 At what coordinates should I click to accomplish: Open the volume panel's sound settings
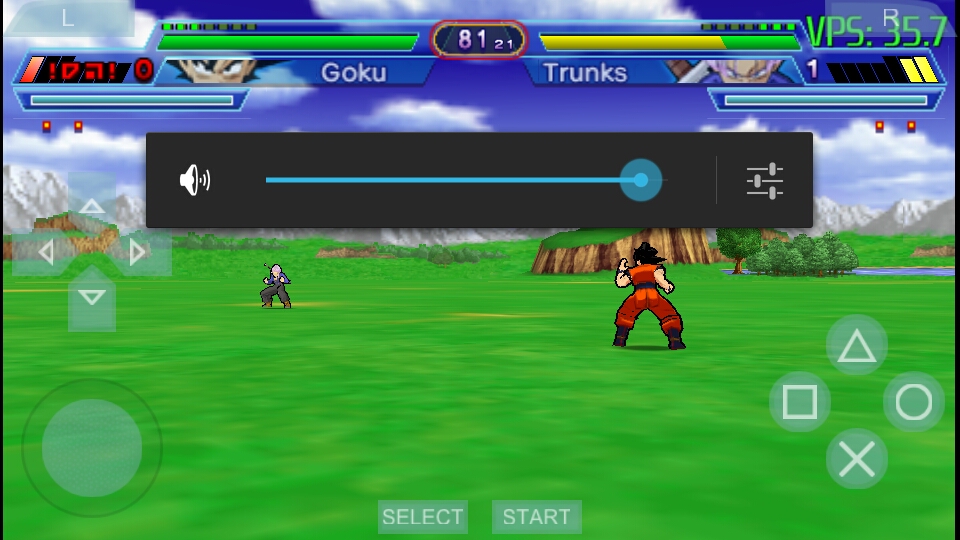pos(764,180)
